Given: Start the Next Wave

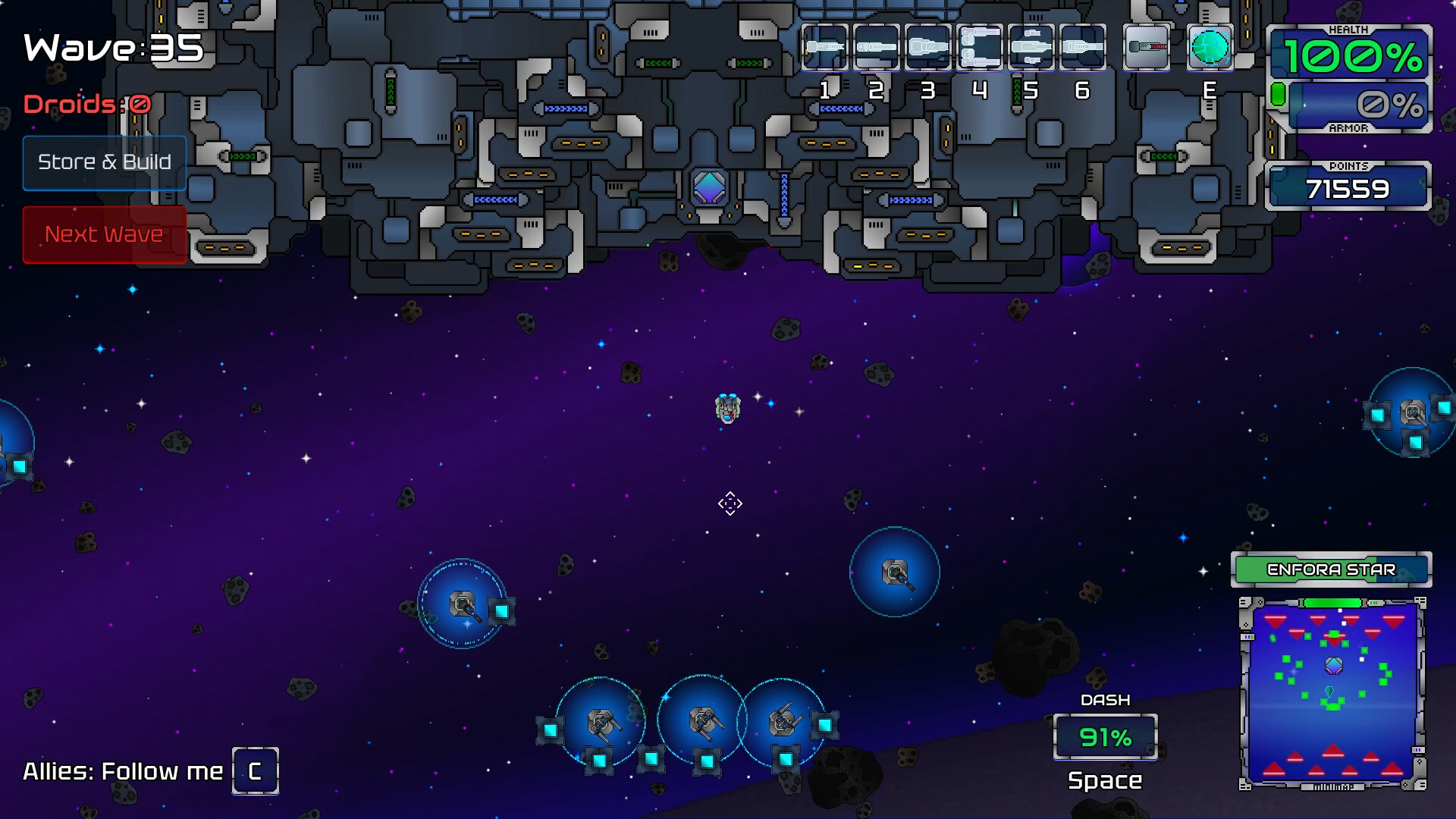Looking at the screenshot, I should [105, 234].
